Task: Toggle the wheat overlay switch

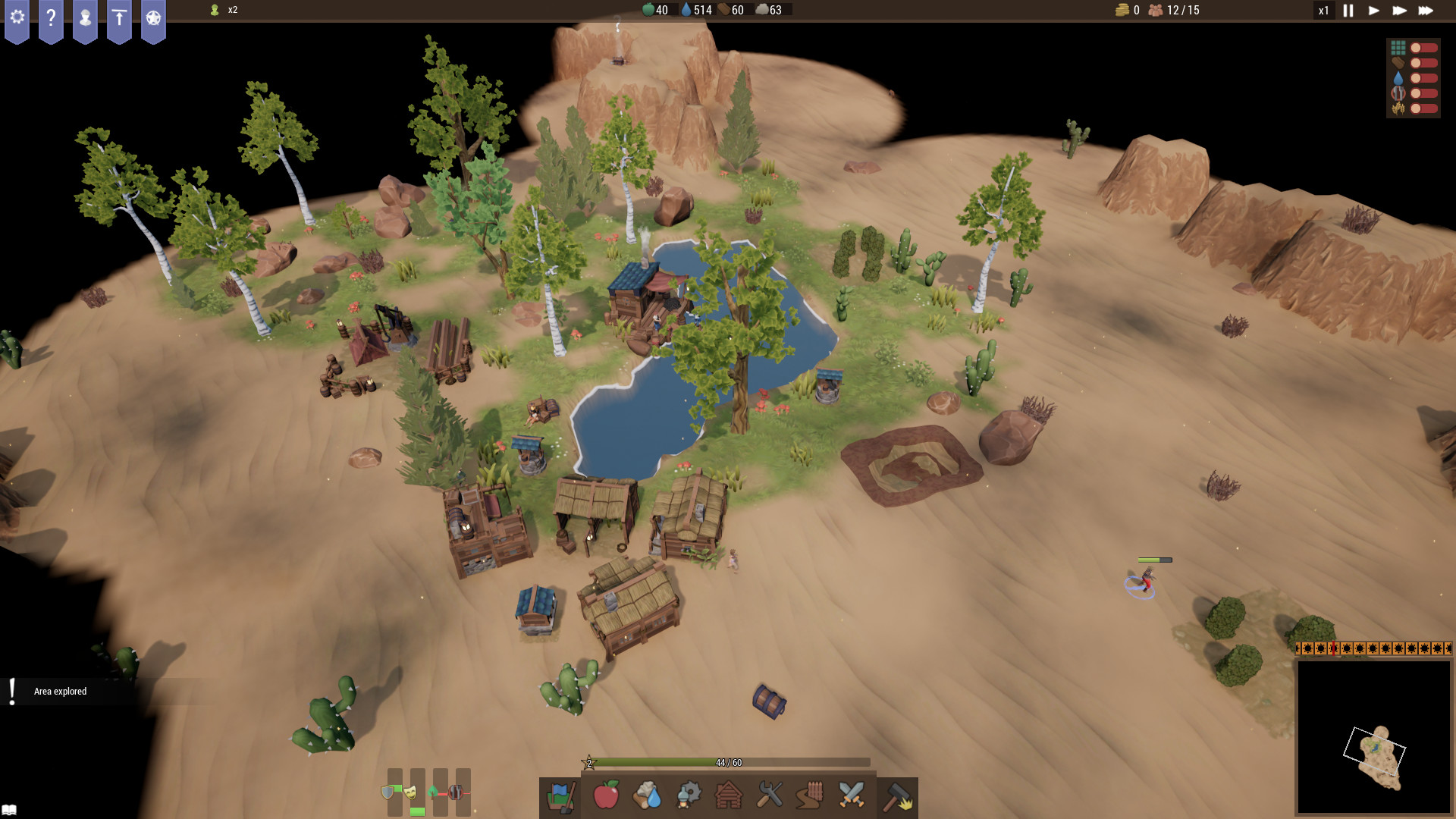Action: [1415, 108]
